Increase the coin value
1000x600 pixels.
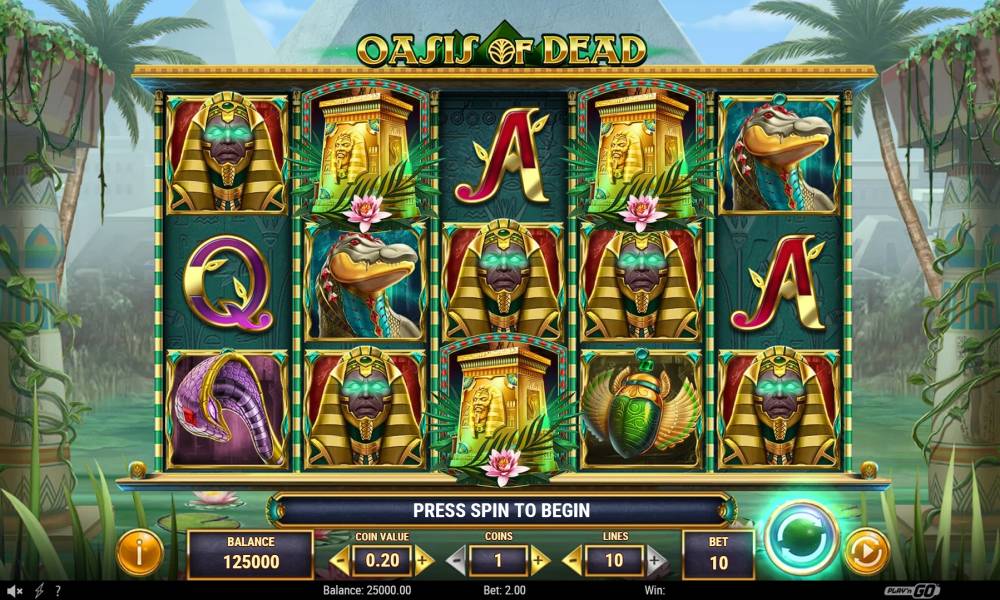[423, 560]
